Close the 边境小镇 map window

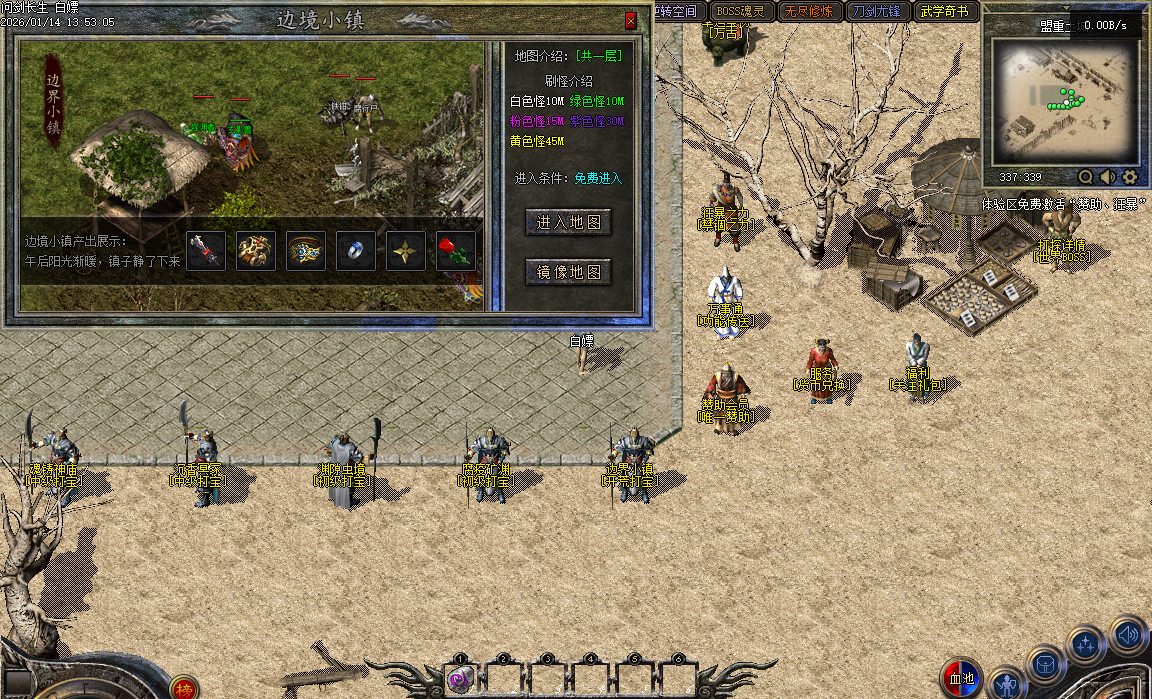(630, 20)
